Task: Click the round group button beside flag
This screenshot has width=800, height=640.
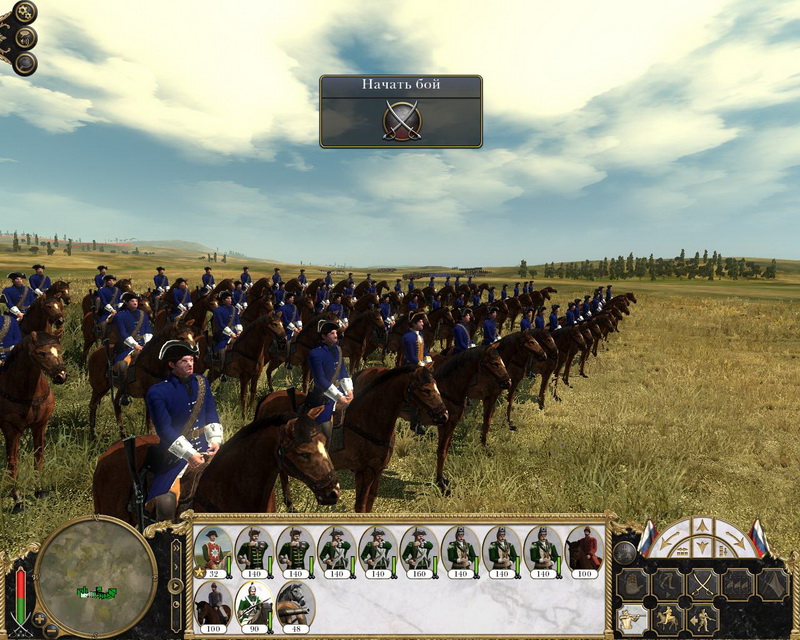Action: pyautogui.click(x=624, y=553)
